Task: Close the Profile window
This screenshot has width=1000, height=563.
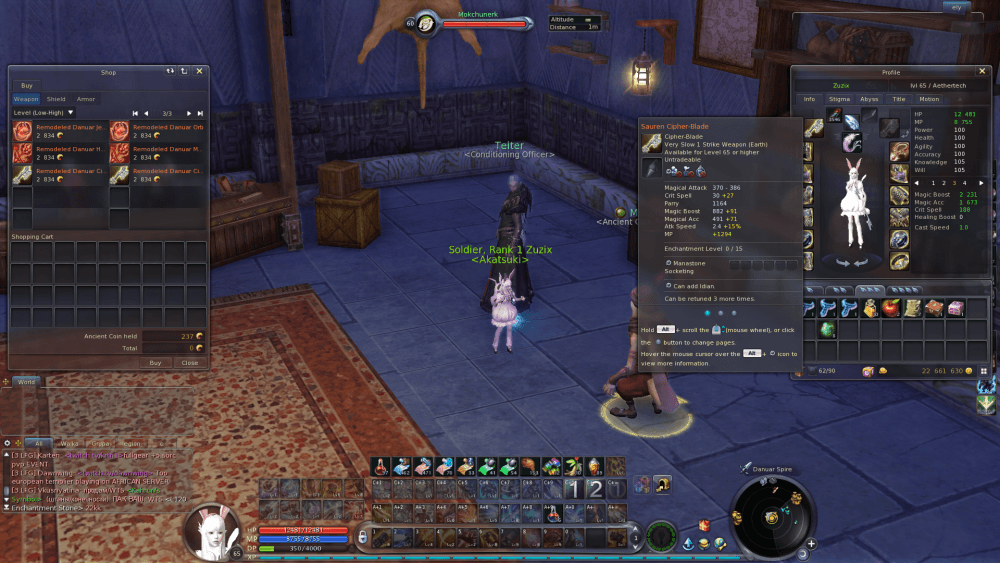Action: pos(980,72)
